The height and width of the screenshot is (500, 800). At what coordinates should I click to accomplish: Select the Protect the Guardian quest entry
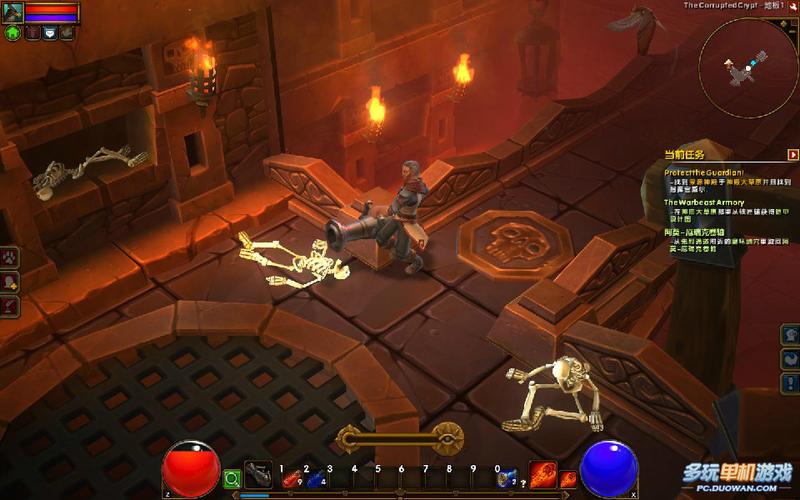click(x=705, y=172)
